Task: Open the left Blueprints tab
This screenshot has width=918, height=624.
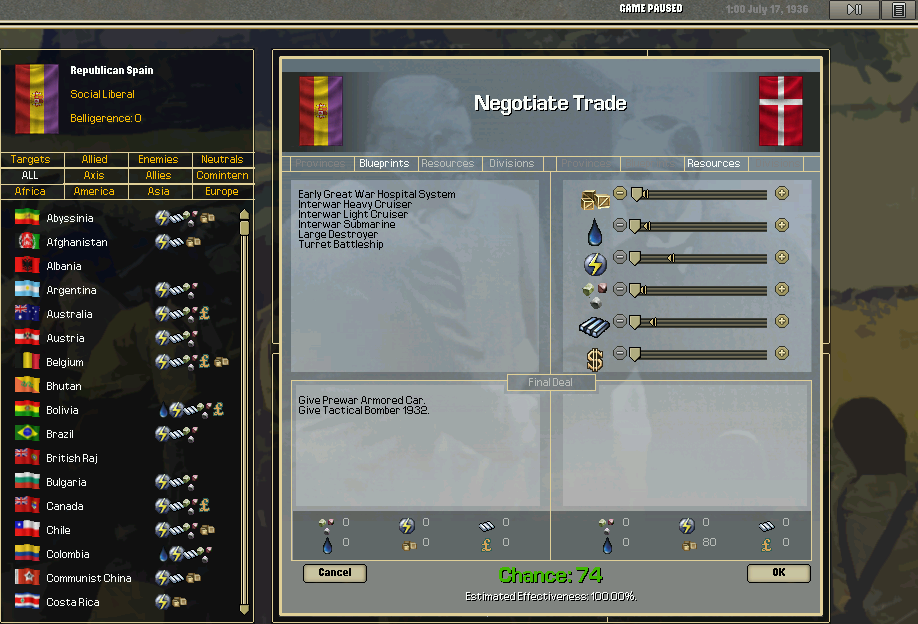Action: pyautogui.click(x=383, y=164)
